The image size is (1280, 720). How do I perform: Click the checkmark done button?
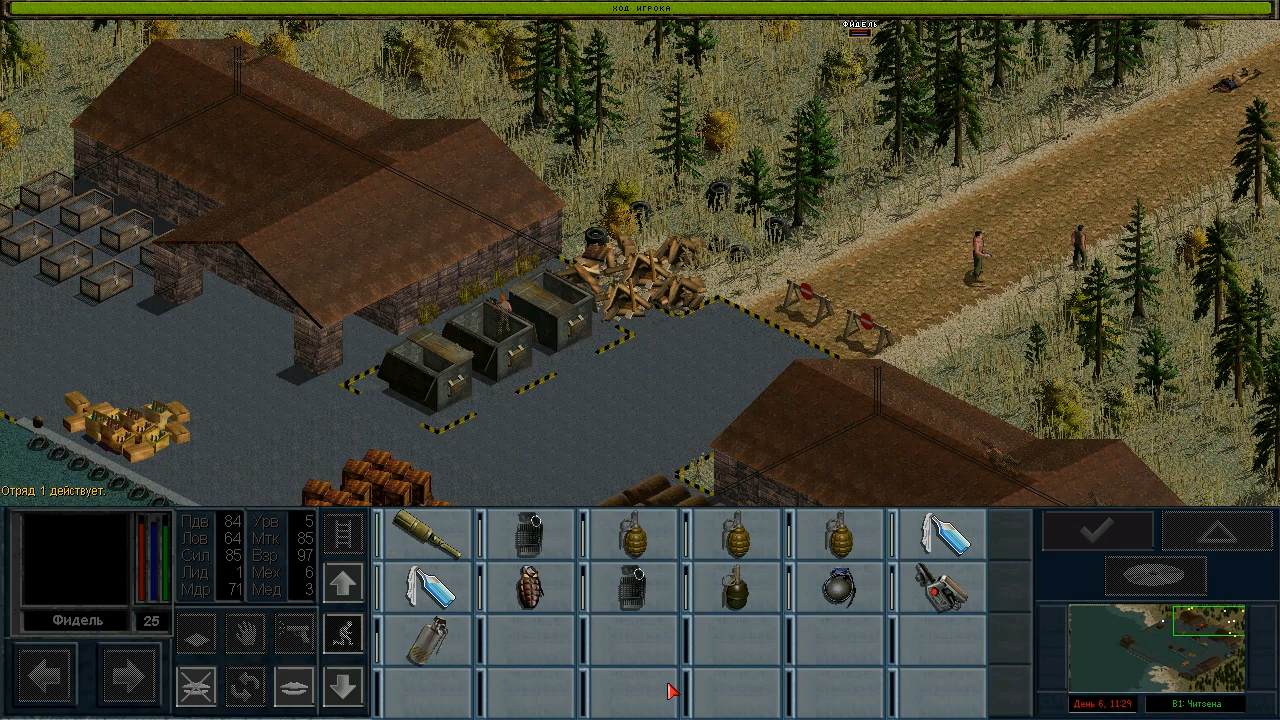pyautogui.click(x=1097, y=530)
